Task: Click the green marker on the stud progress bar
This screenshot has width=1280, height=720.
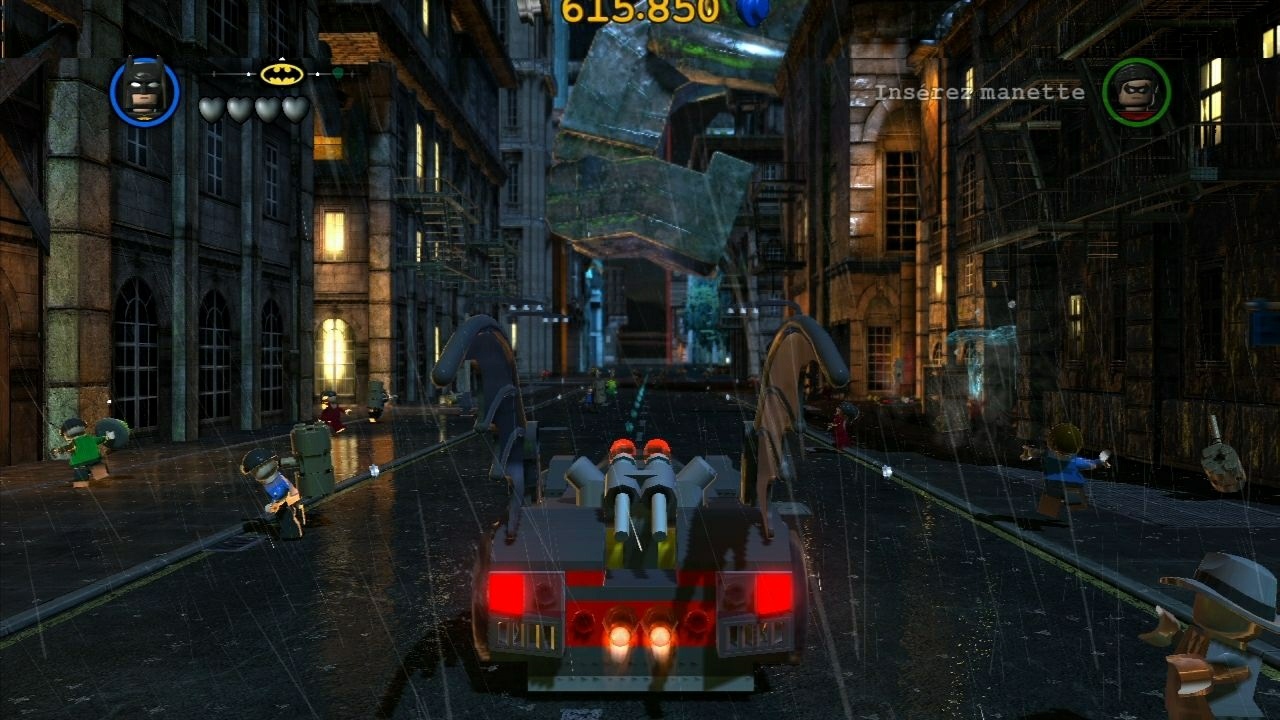Action: [337, 72]
